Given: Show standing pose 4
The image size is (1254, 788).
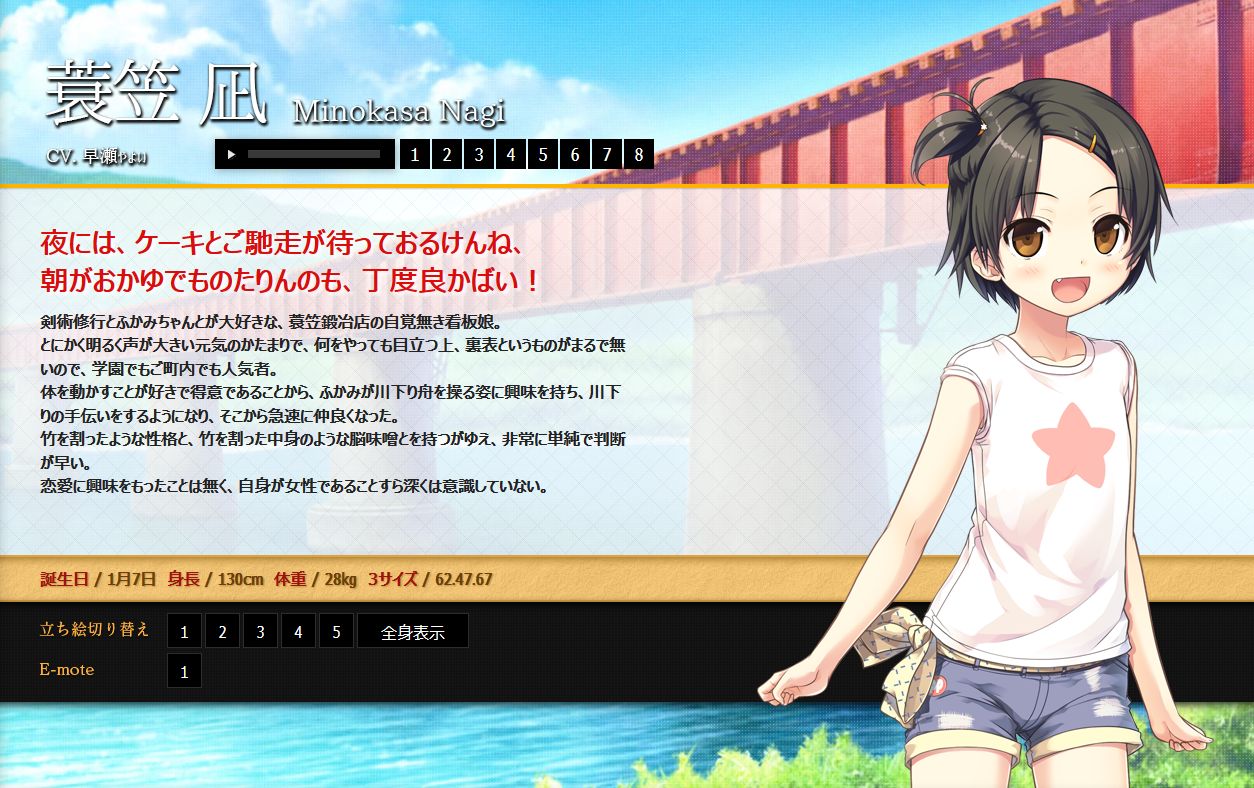Looking at the screenshot, I should [x=298, y=631].
